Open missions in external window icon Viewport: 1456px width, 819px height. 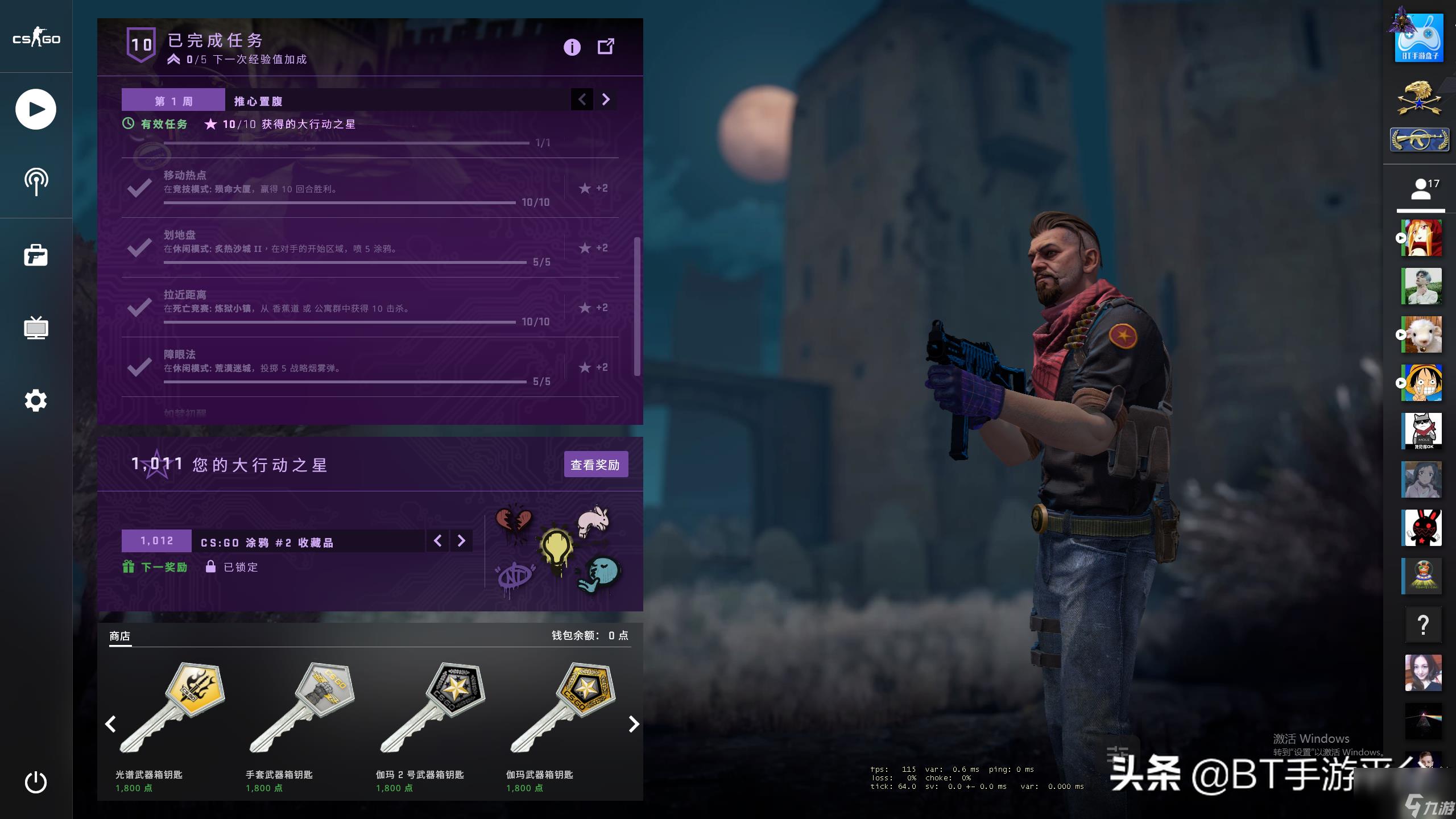click(x=606, y=47)
